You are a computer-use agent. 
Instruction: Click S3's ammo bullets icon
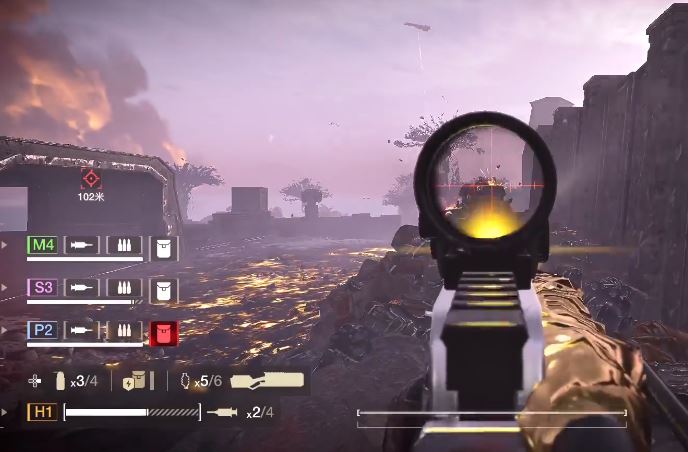[x=124, y=288]
